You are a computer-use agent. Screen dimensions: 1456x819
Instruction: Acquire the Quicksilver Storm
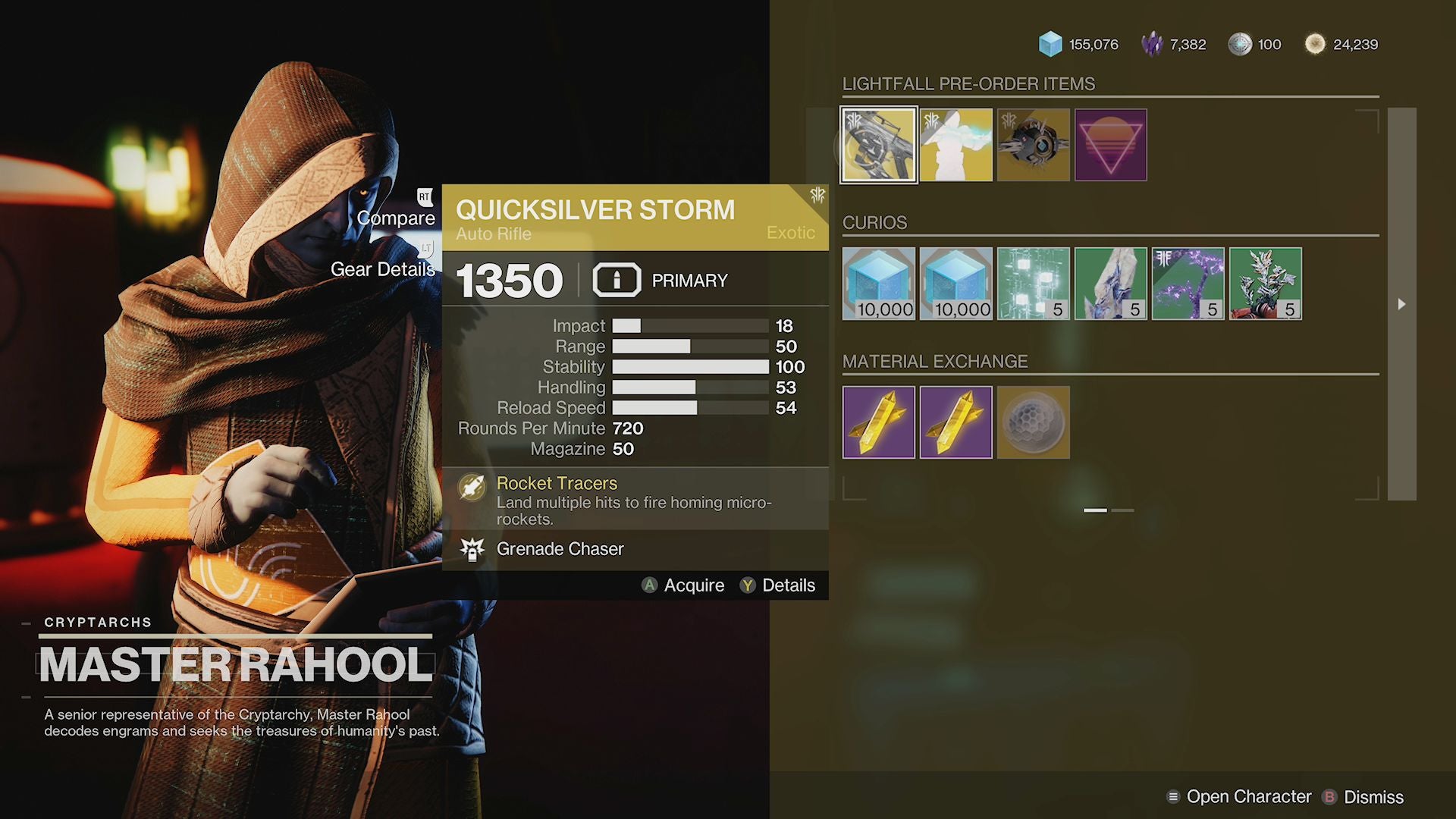683,585
